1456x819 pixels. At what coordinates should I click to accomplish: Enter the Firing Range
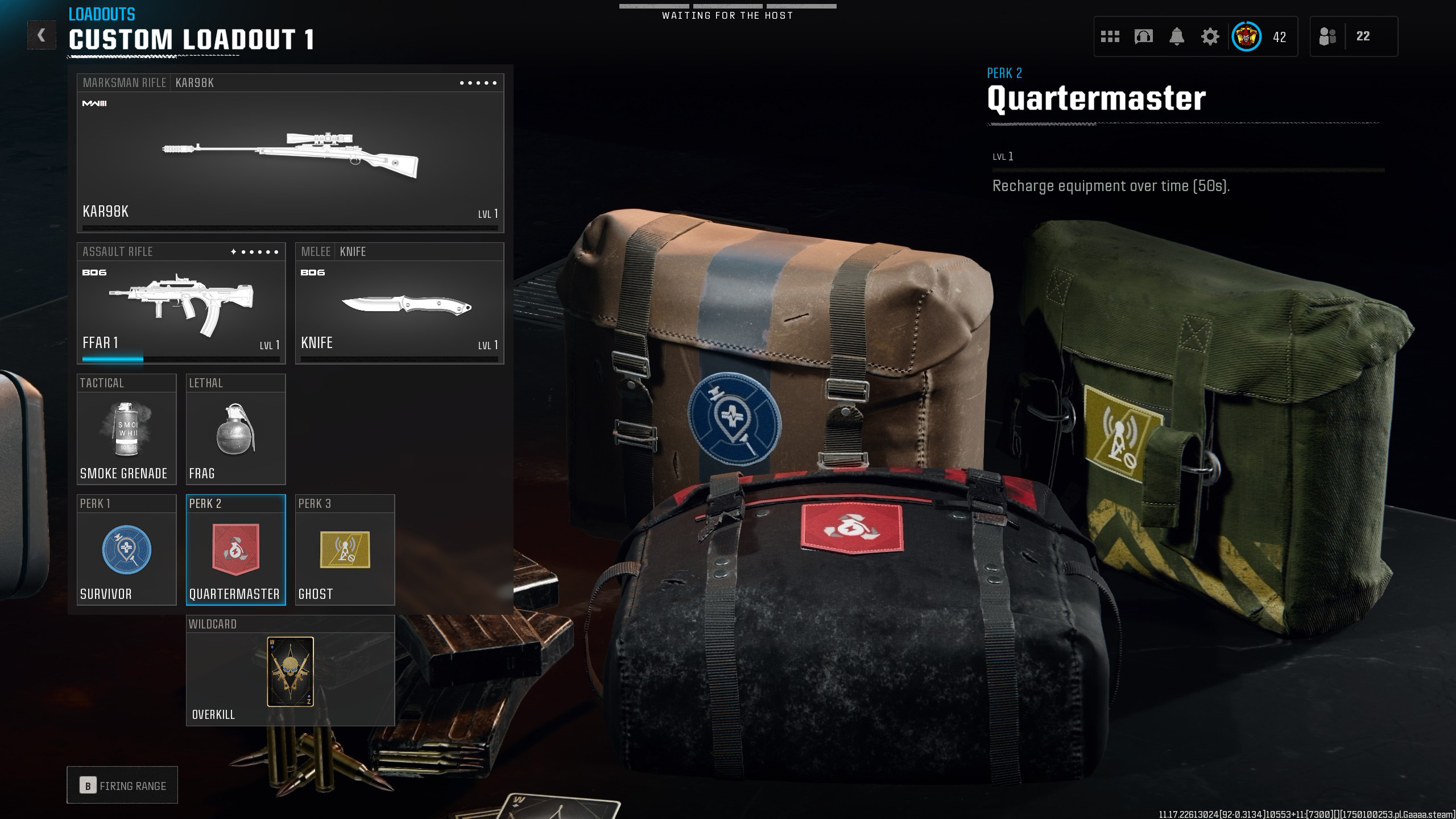click(122, 785)
